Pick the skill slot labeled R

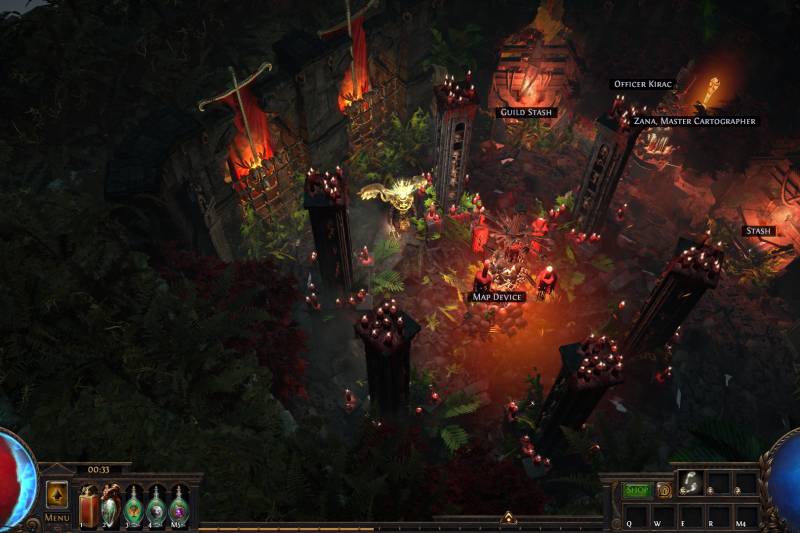[718, 517]
